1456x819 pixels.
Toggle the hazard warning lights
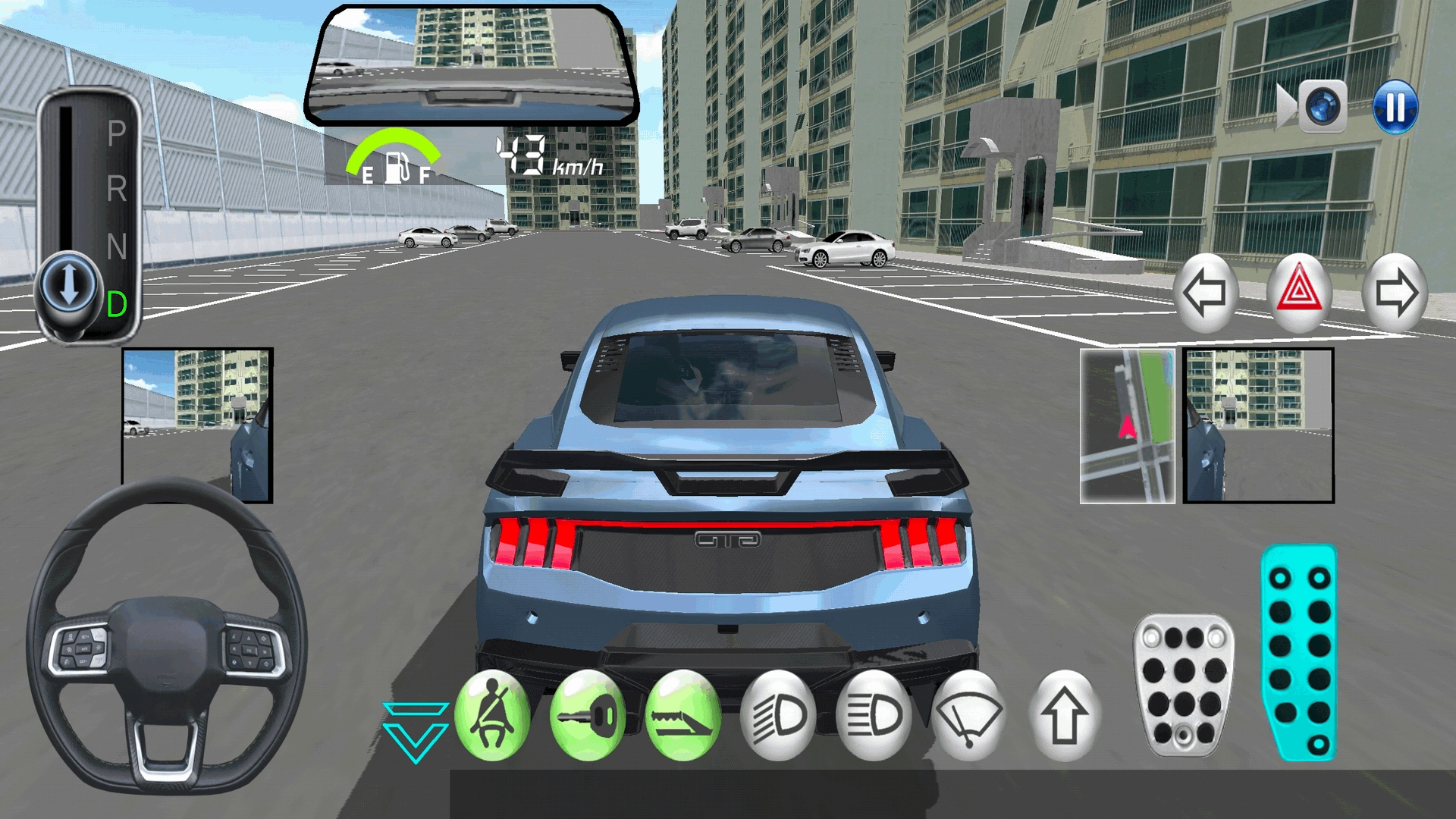pyautogui.click(x=1299, y=293)
